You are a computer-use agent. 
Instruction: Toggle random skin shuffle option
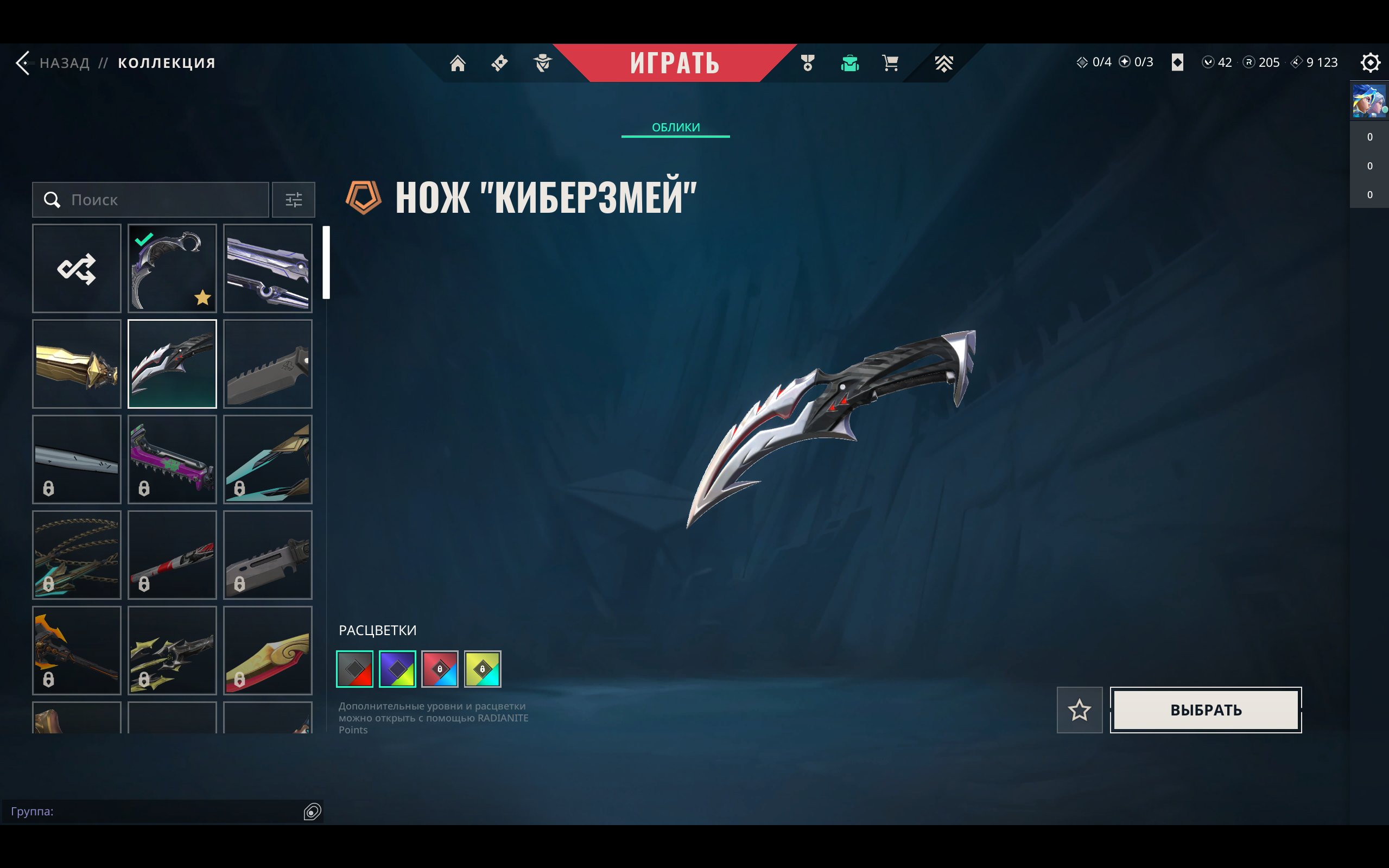click(x=77, y=268)
